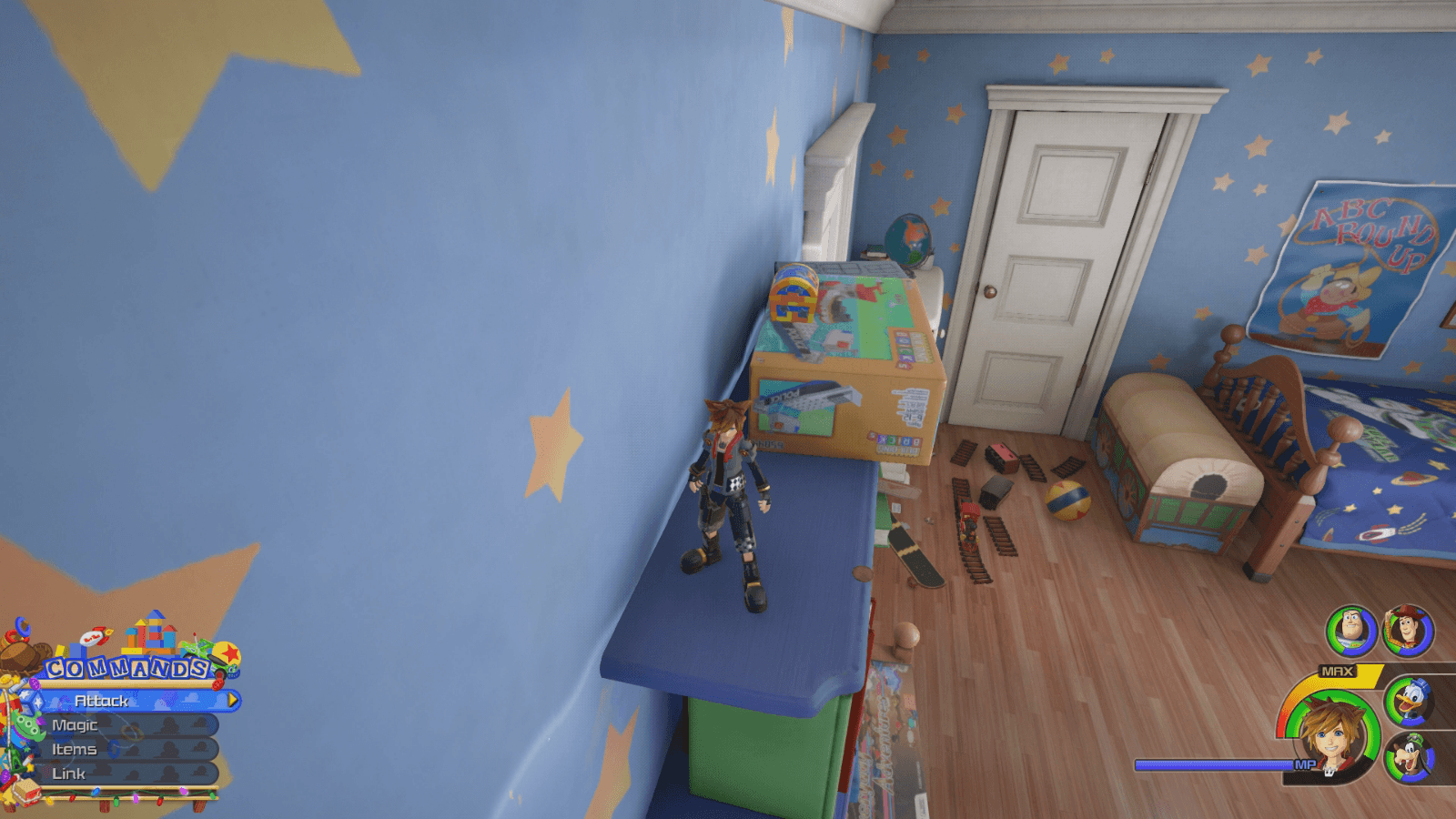Screen dimensions: 1456x819
Task: Click the MAX label on the Focus gauge
Action: pos(1338,671)
